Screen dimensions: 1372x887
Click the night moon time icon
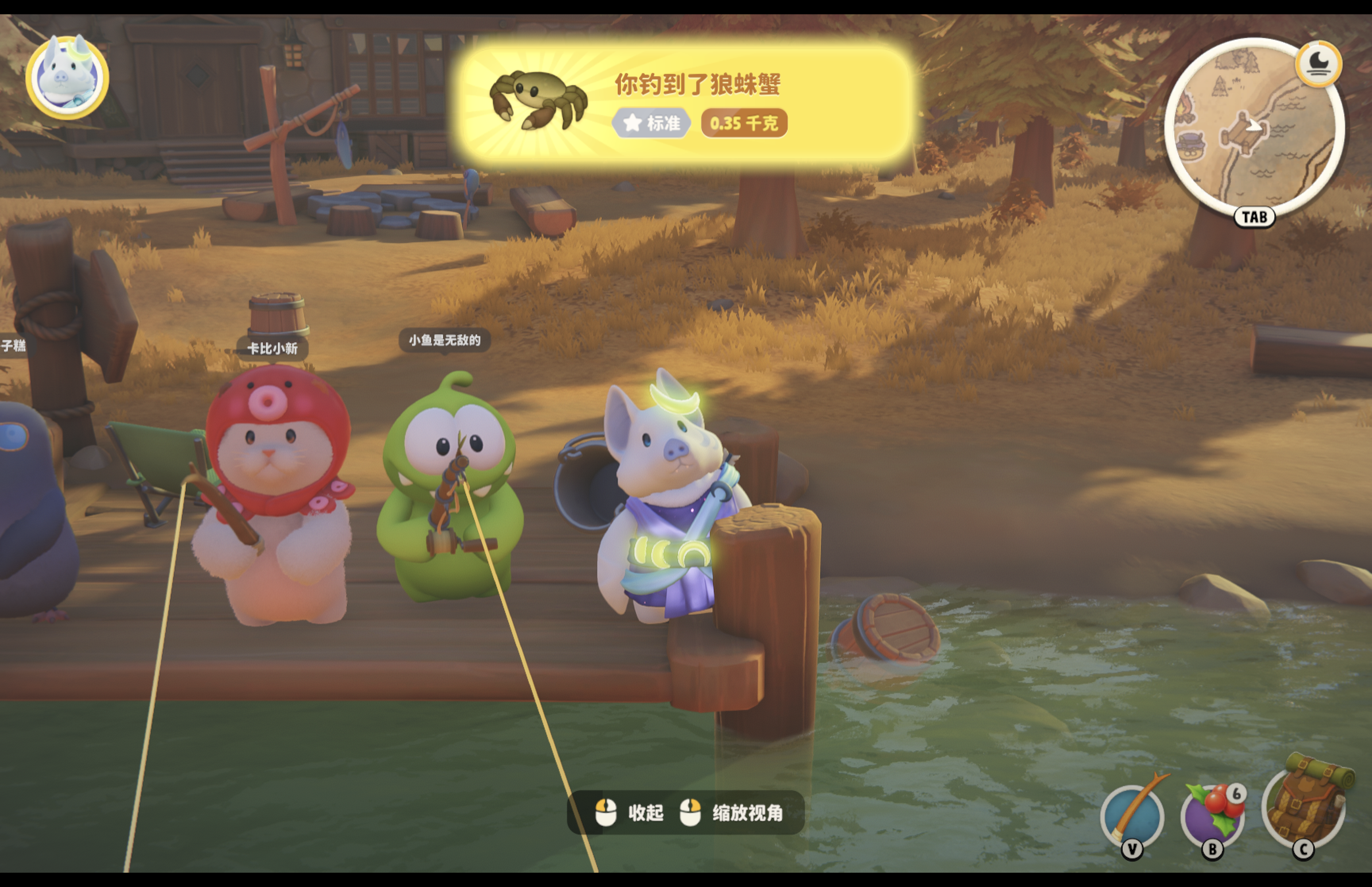tap(1318, 64)
